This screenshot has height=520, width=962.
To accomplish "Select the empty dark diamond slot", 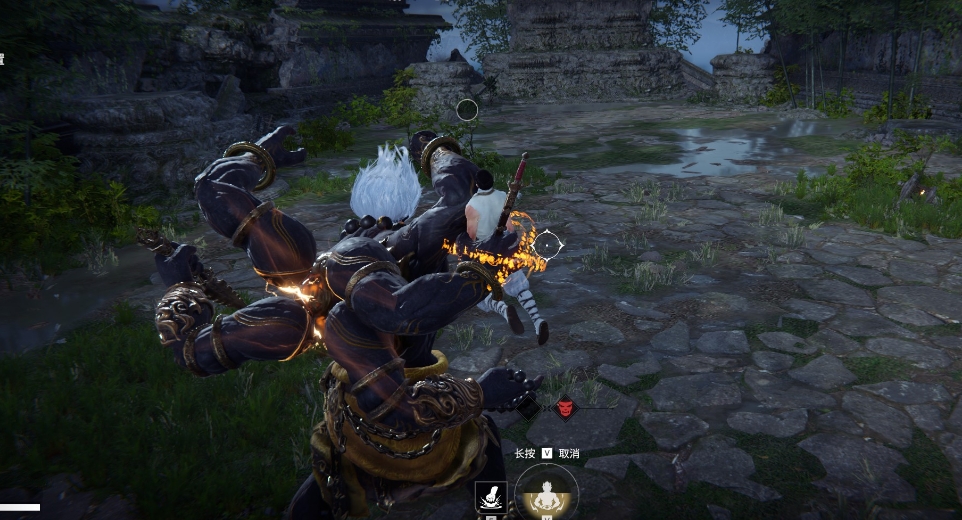I will pos(528,408).
